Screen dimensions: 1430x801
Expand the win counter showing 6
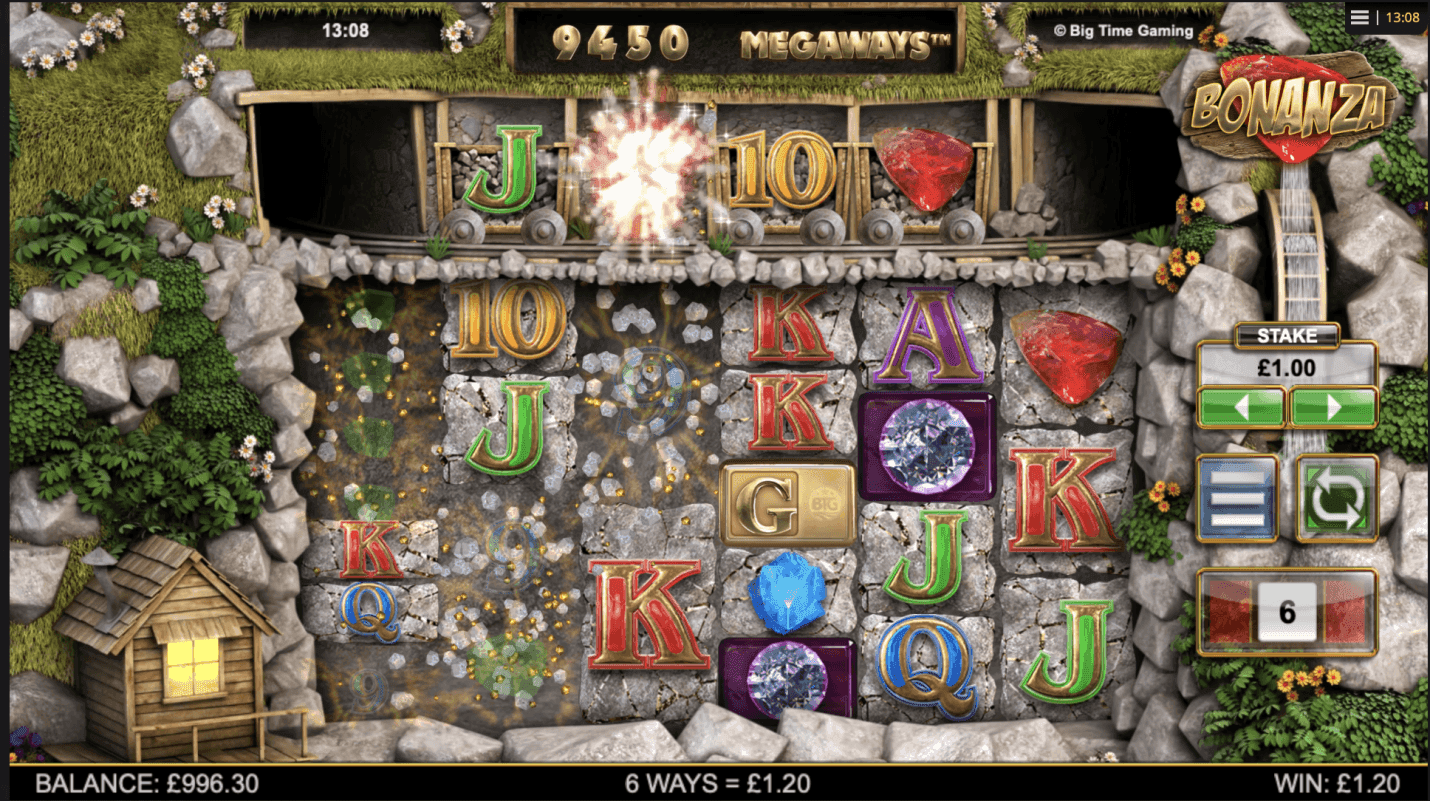click(1287, 612)
